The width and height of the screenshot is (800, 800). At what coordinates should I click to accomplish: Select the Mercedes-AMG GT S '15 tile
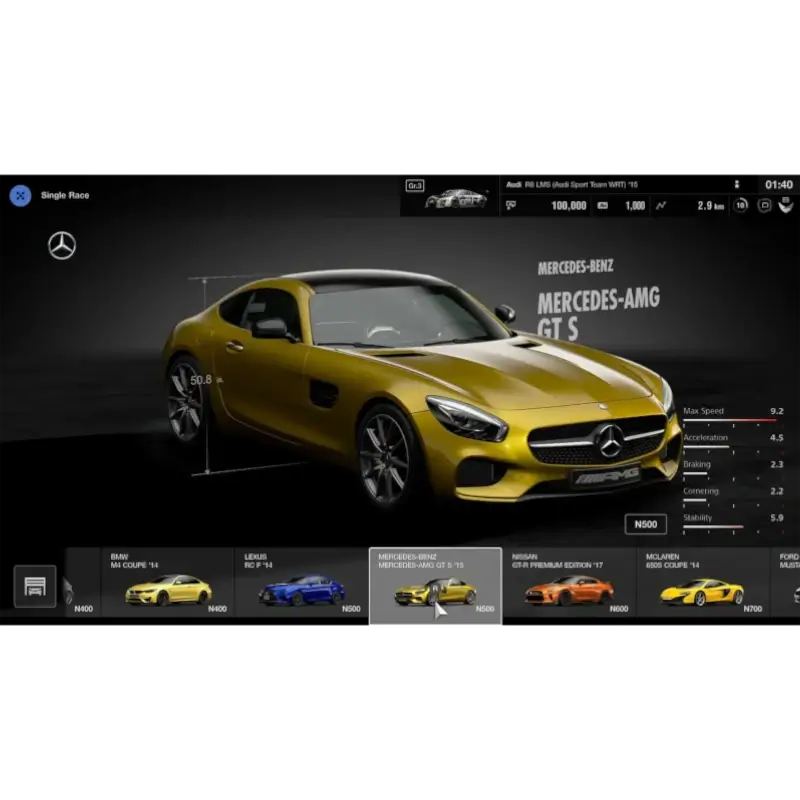click(435, 583)
